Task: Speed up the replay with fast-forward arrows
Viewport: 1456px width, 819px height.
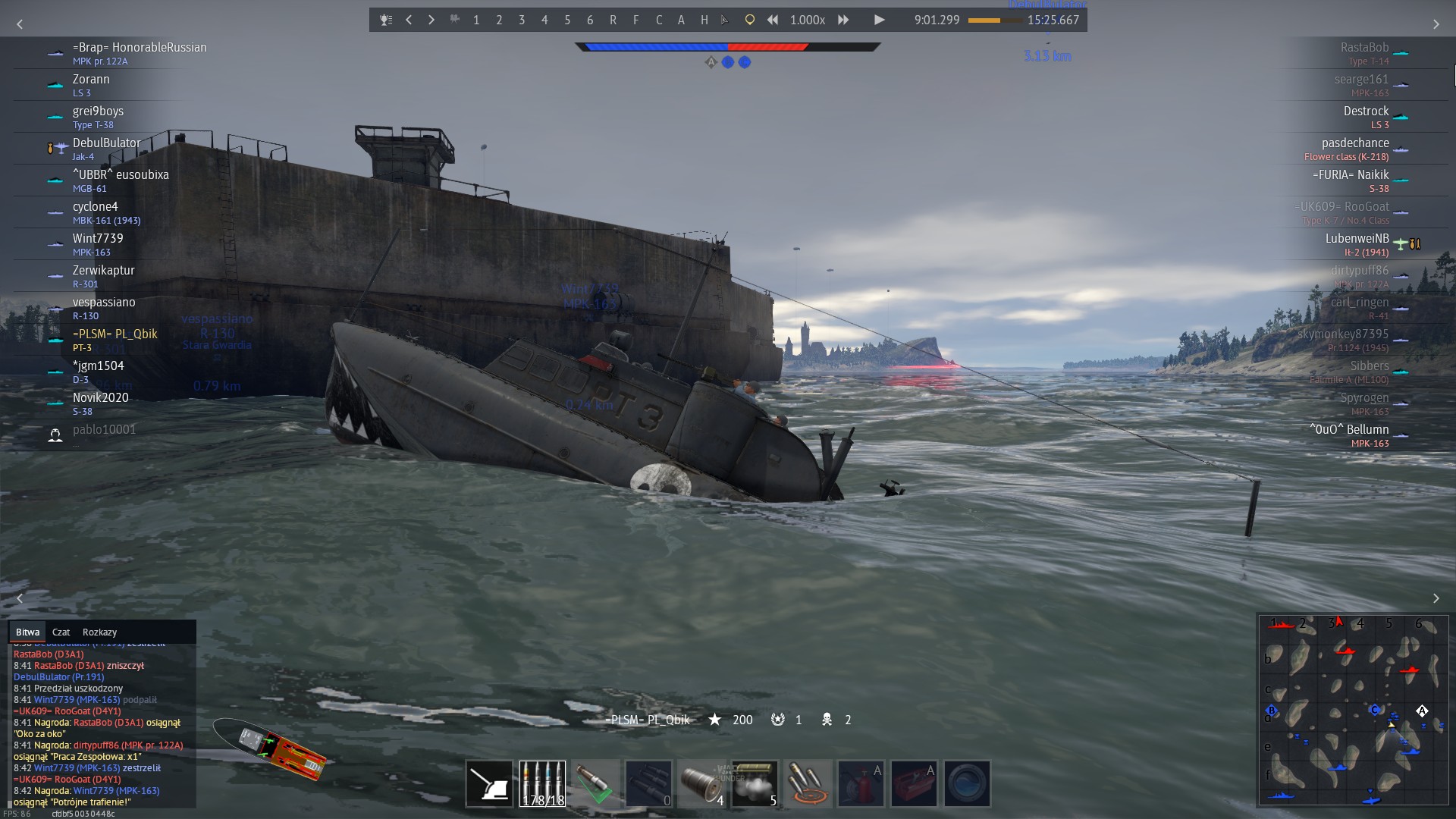Action: coord(843,20)
